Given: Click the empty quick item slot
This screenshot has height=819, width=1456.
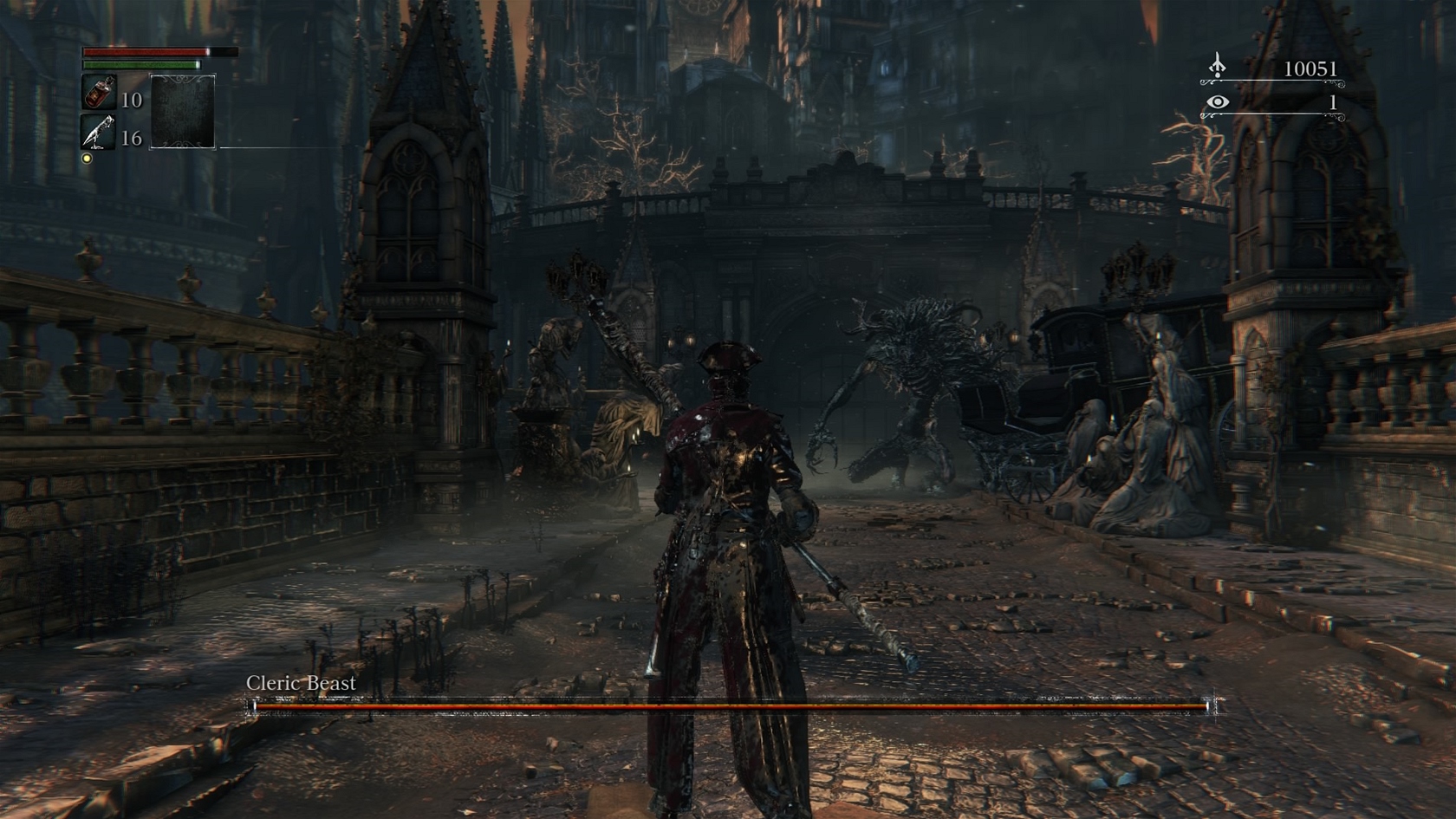Looking at the screenshot, I should [183, 112].
